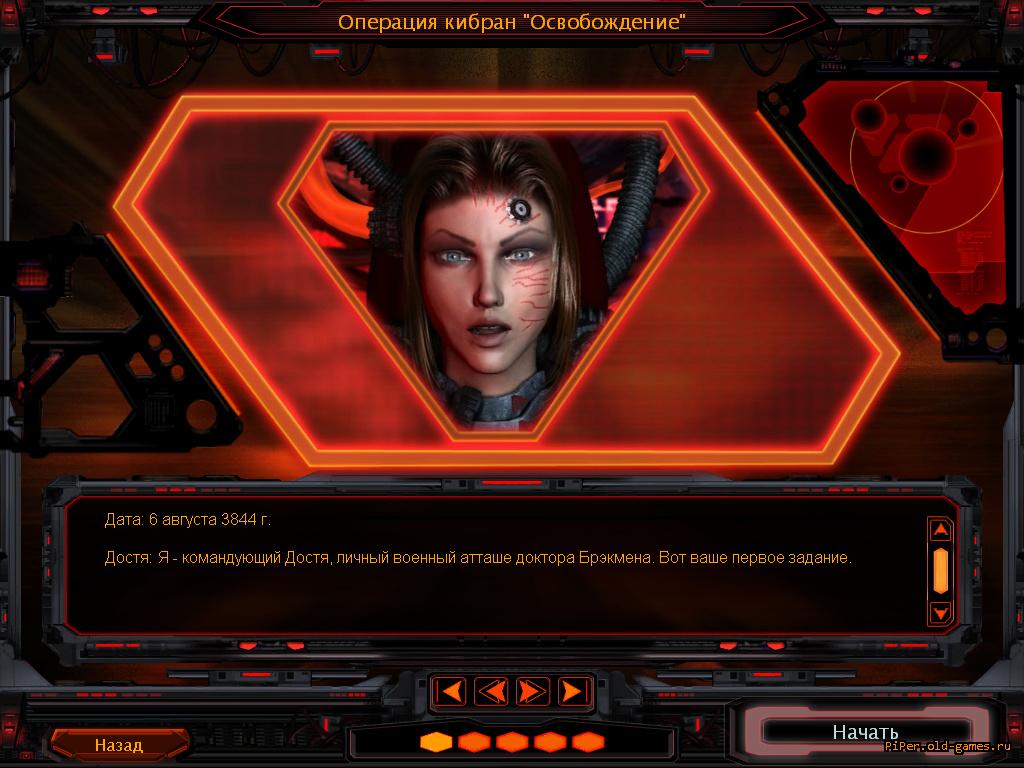
Task: Click the briefing text scrollbar handle
Action: [940, 569]
